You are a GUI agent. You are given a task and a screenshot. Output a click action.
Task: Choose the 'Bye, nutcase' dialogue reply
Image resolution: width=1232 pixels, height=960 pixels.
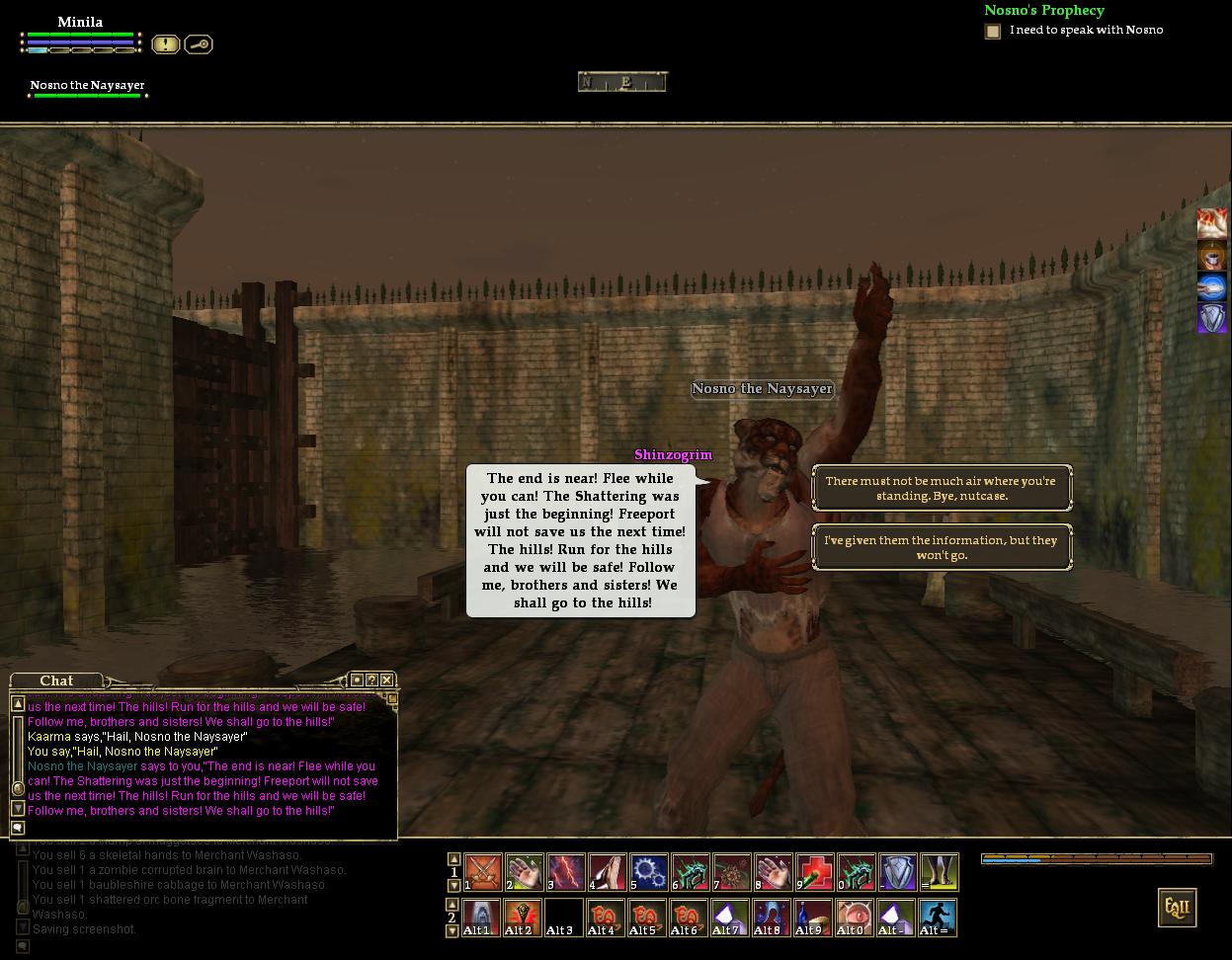941,489
